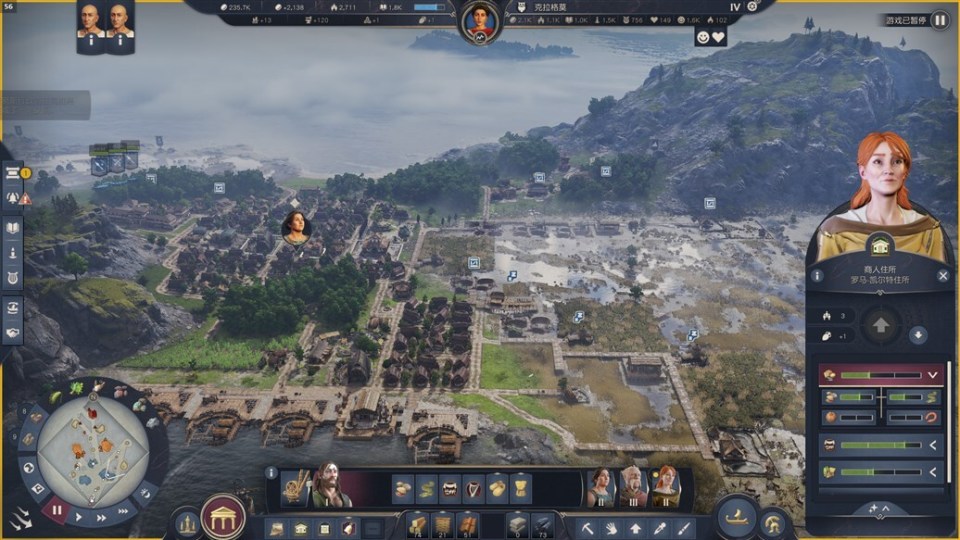Image resolution: width=960 pixels, height=540 pixels.
Task: Click the pause button beside the minimap
Action: click(56, 509)
